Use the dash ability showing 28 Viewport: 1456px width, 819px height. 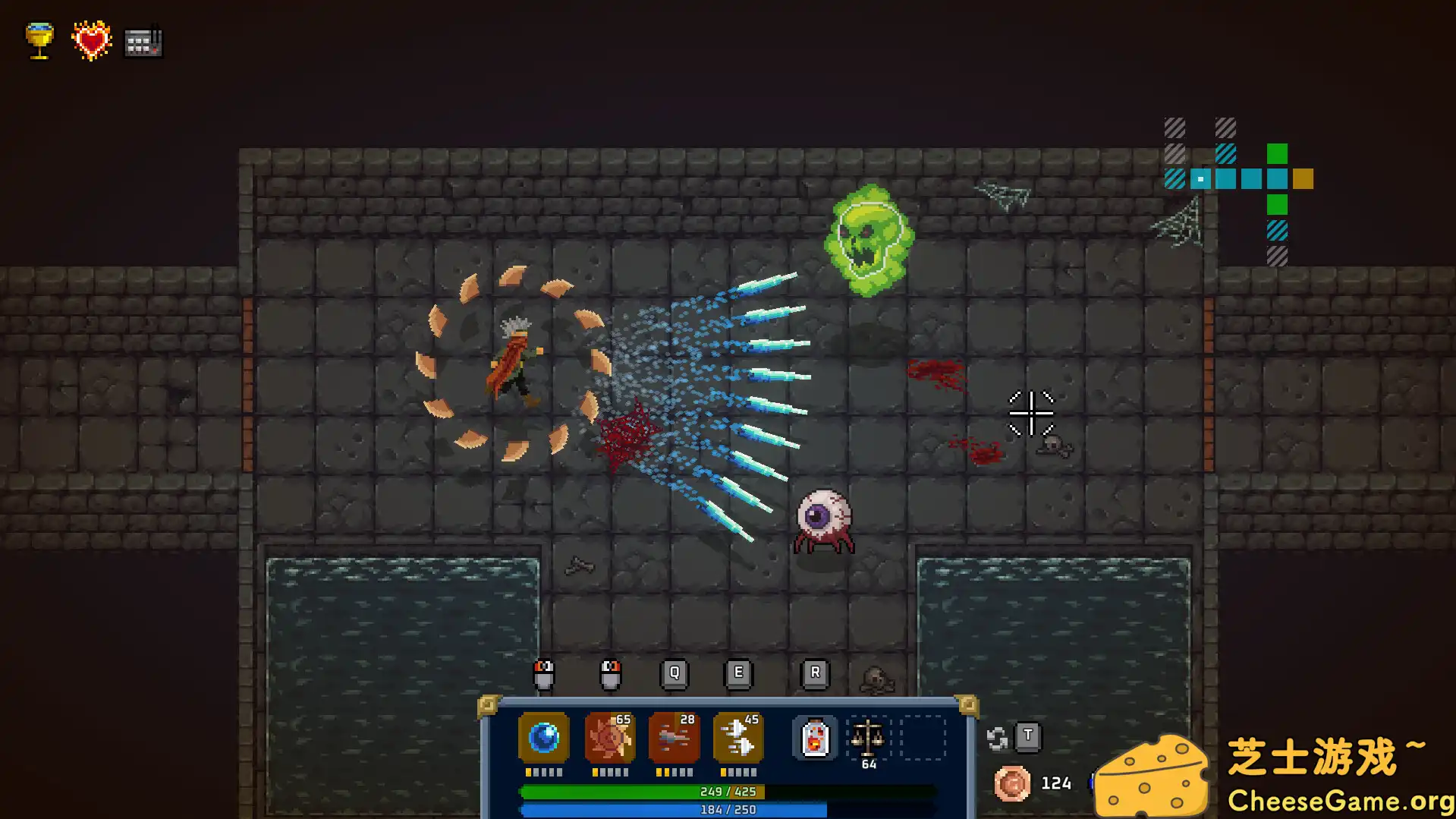[x=674, y=737]
